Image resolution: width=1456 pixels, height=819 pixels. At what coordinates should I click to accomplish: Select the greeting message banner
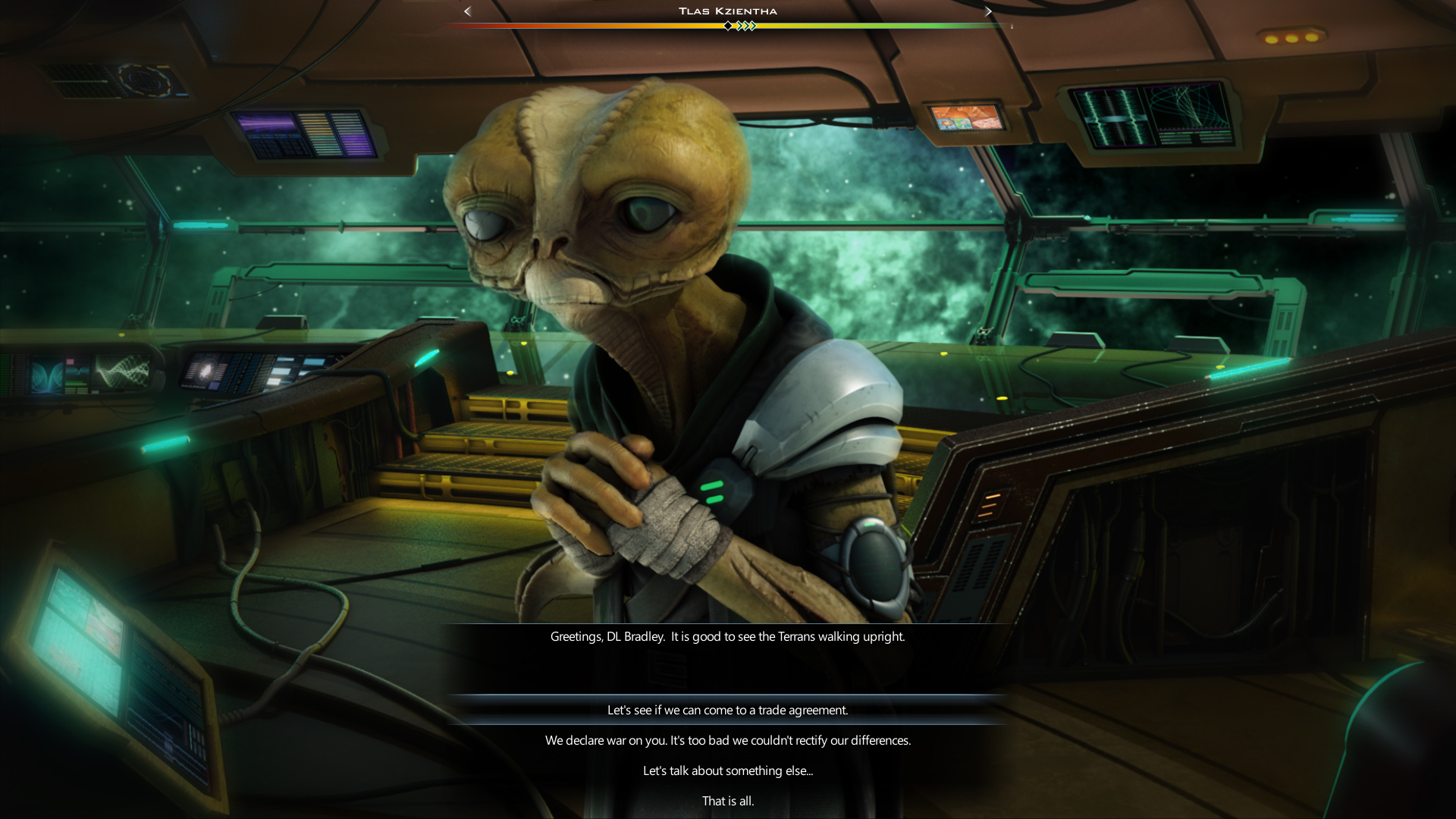pos(727,637)
